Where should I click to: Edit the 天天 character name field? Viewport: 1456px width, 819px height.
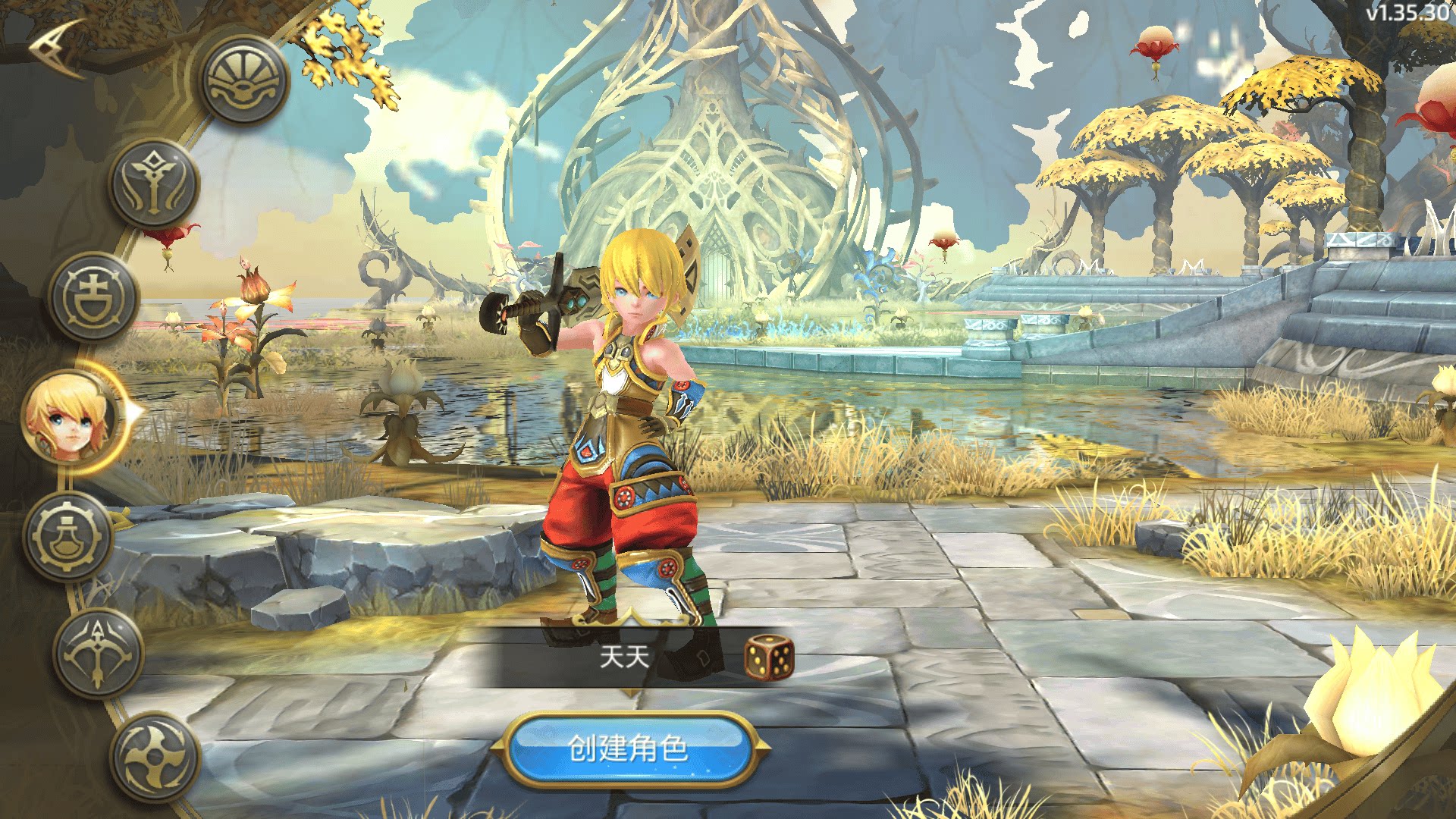click(623, 657)
